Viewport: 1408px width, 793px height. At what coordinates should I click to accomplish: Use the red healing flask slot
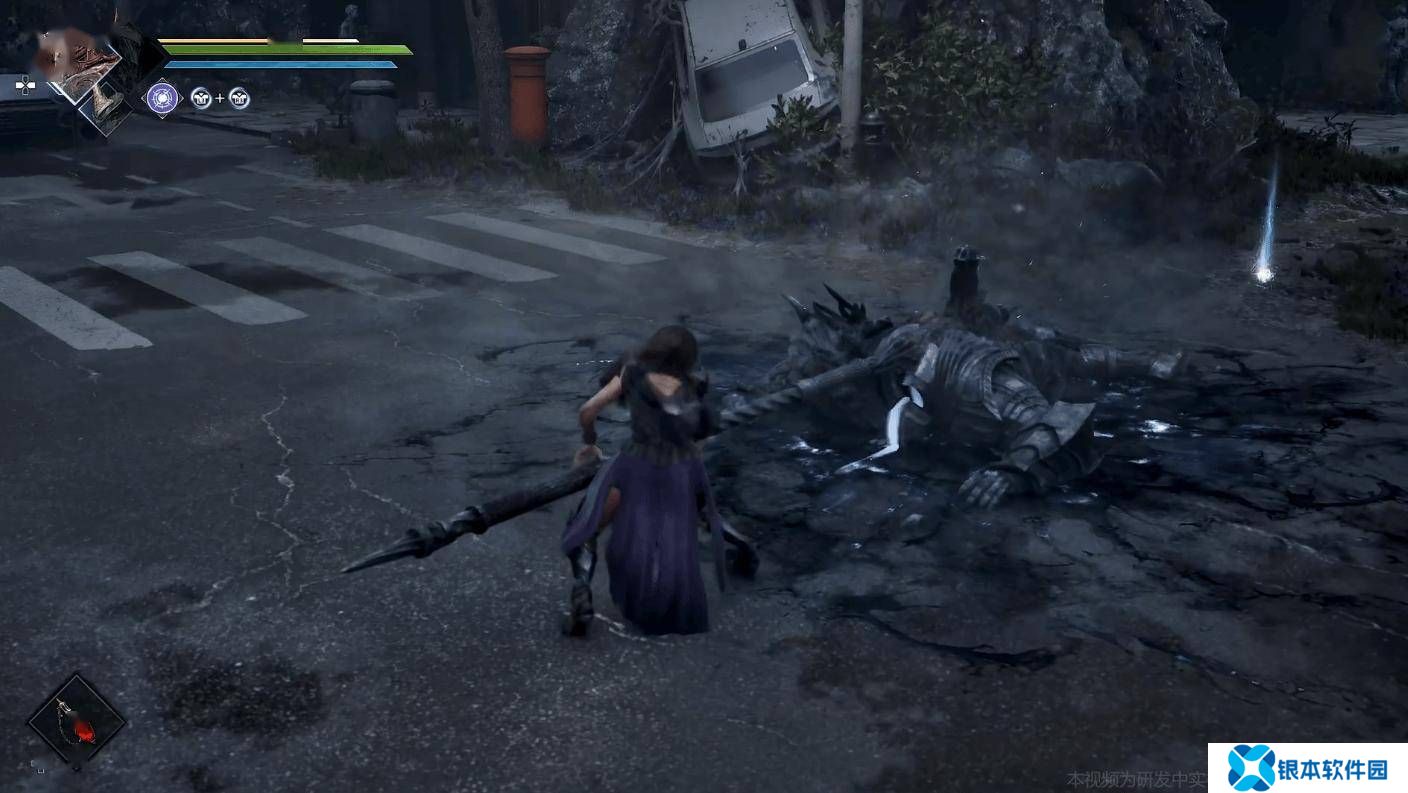[76, 721]
